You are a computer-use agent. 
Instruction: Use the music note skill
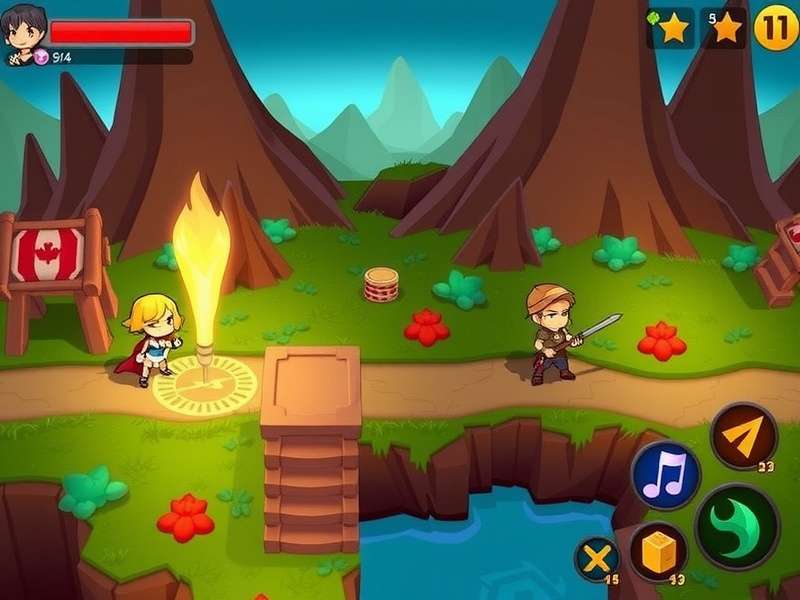coord(665,475)
